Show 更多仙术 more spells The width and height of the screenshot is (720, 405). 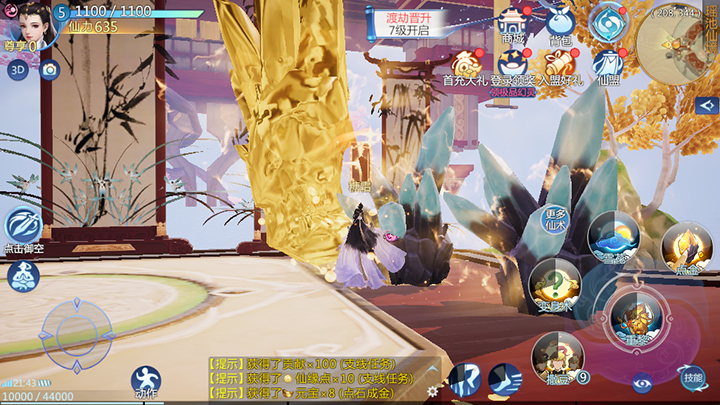pyautogui.click(x=556, y=221)
